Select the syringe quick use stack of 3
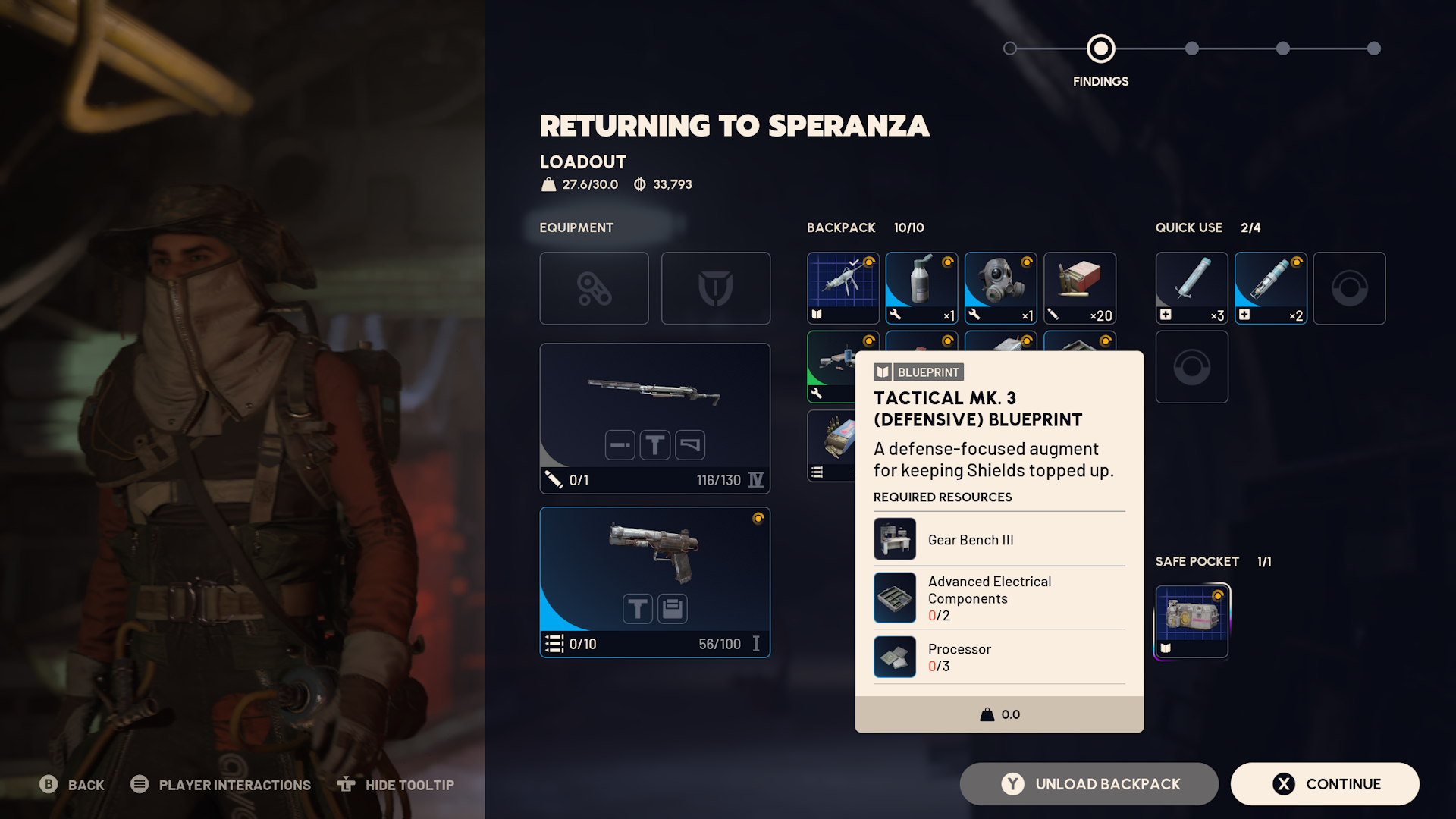Viewport: 1456px width, 819px height. click(x=1191, y=288)
